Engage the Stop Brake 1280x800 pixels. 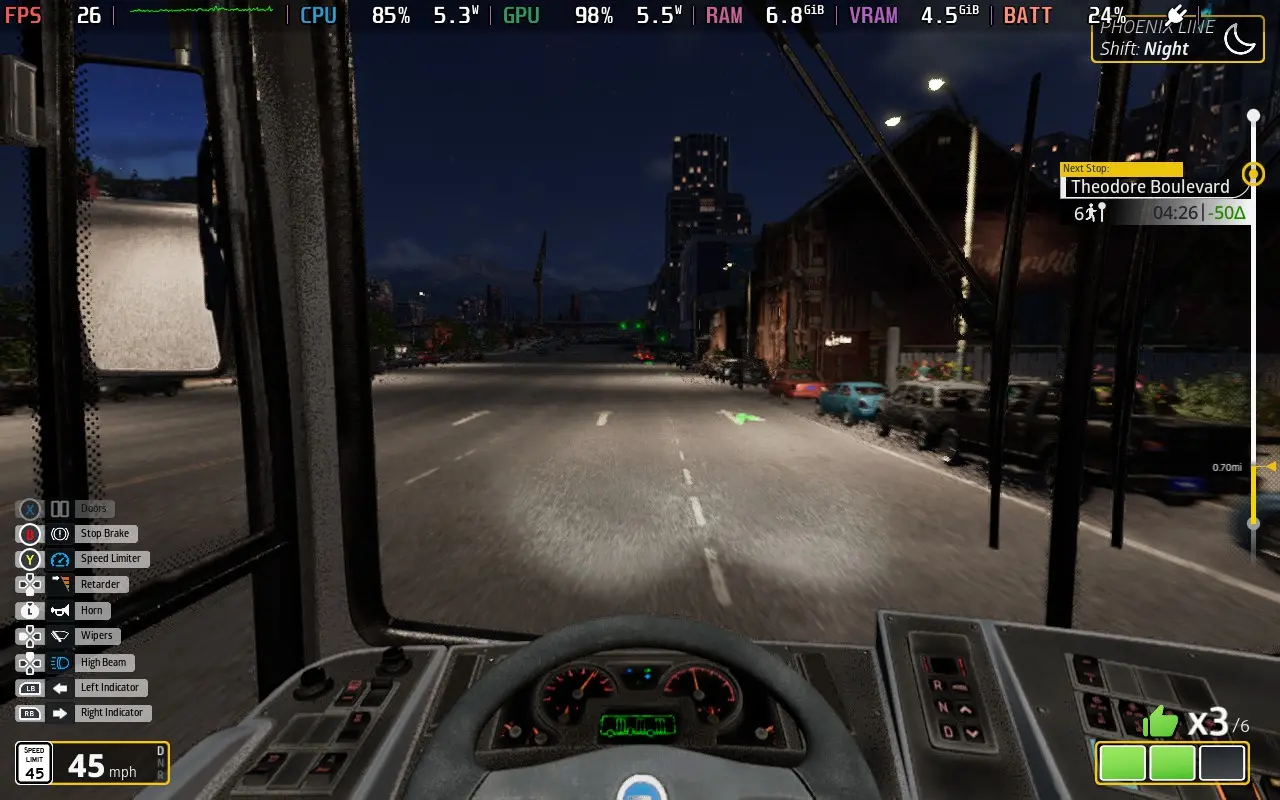[x=104, y=533]
